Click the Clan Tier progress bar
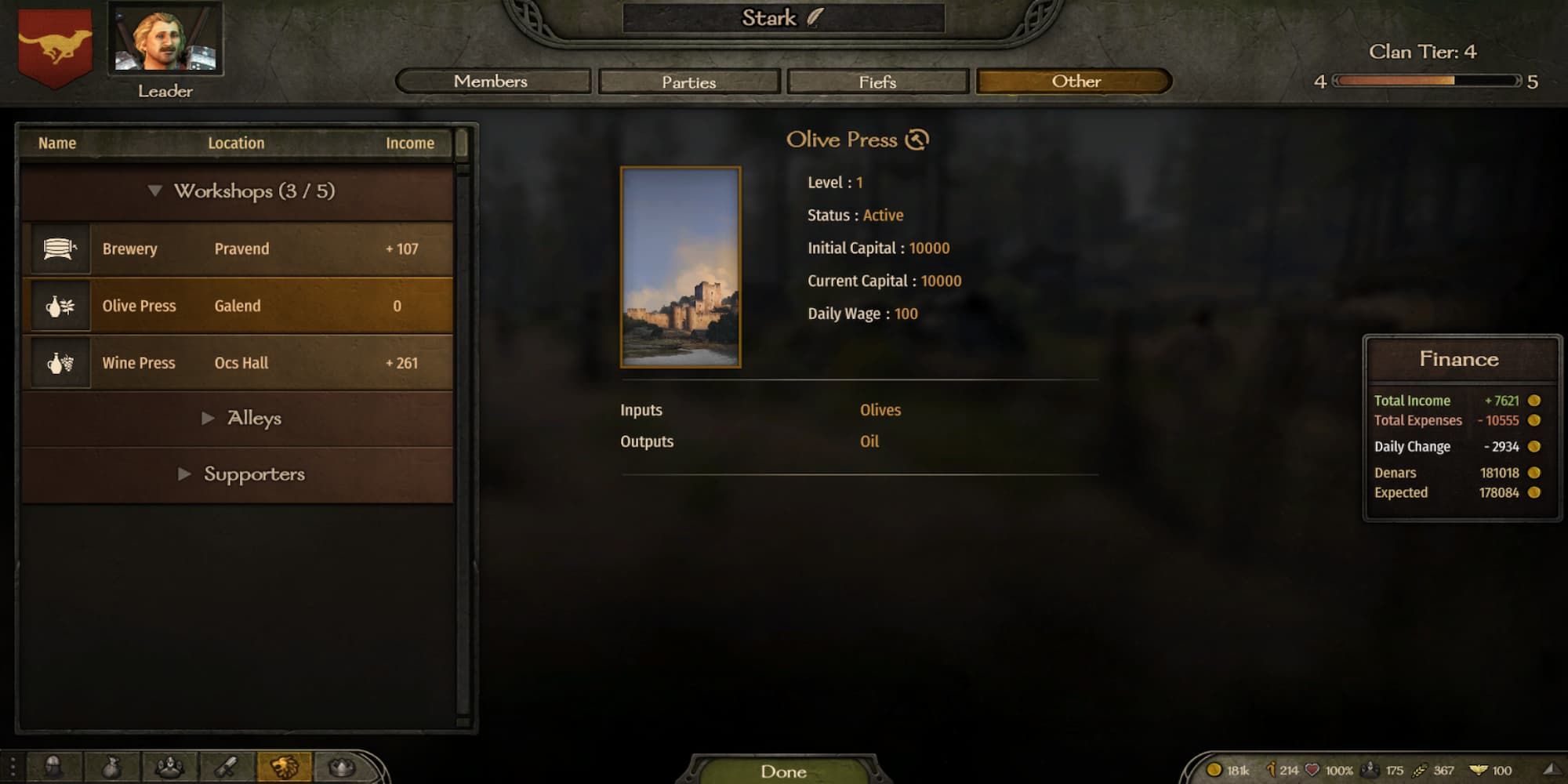 (1427, 79)
